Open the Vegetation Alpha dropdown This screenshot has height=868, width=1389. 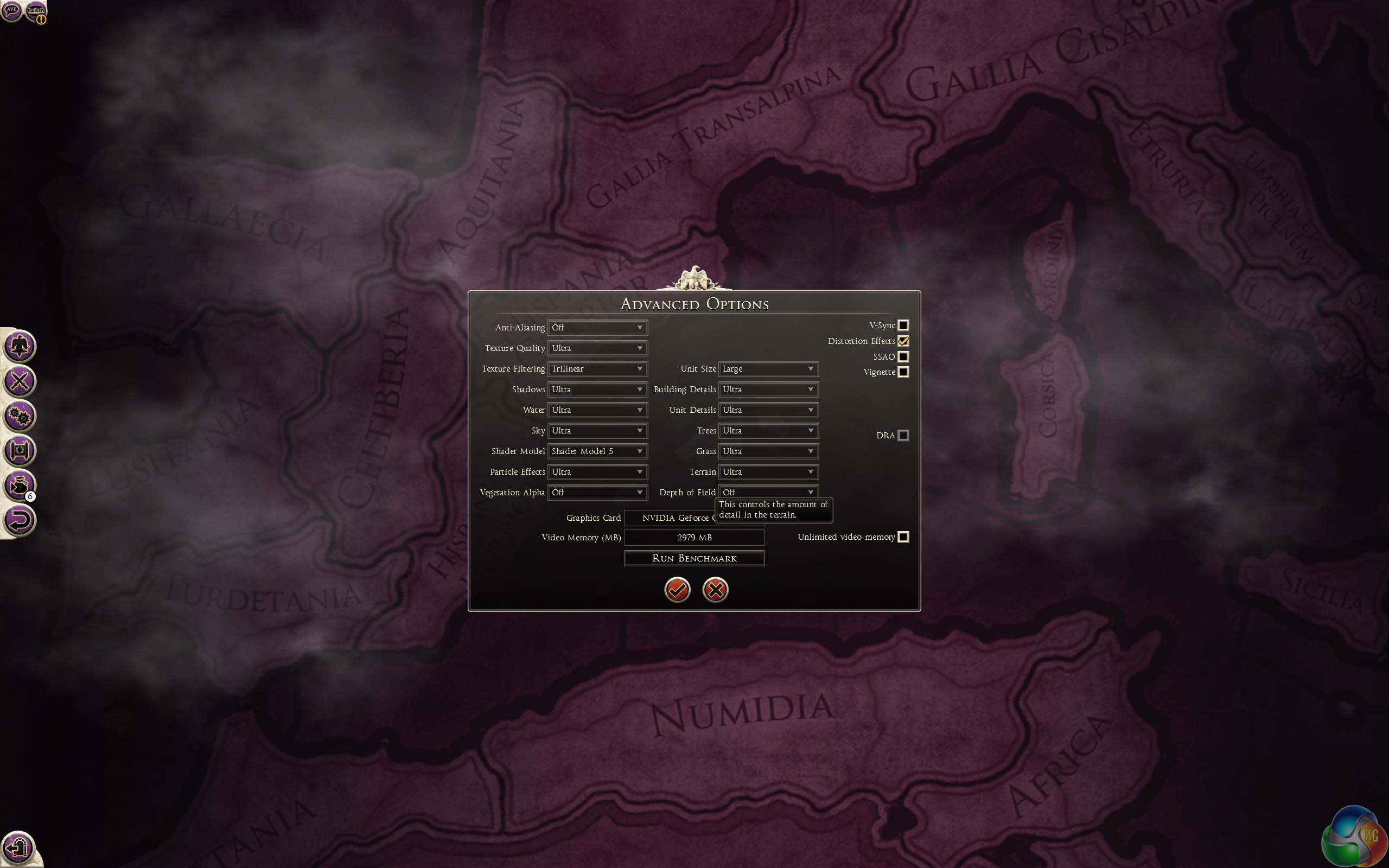(597, 493)
